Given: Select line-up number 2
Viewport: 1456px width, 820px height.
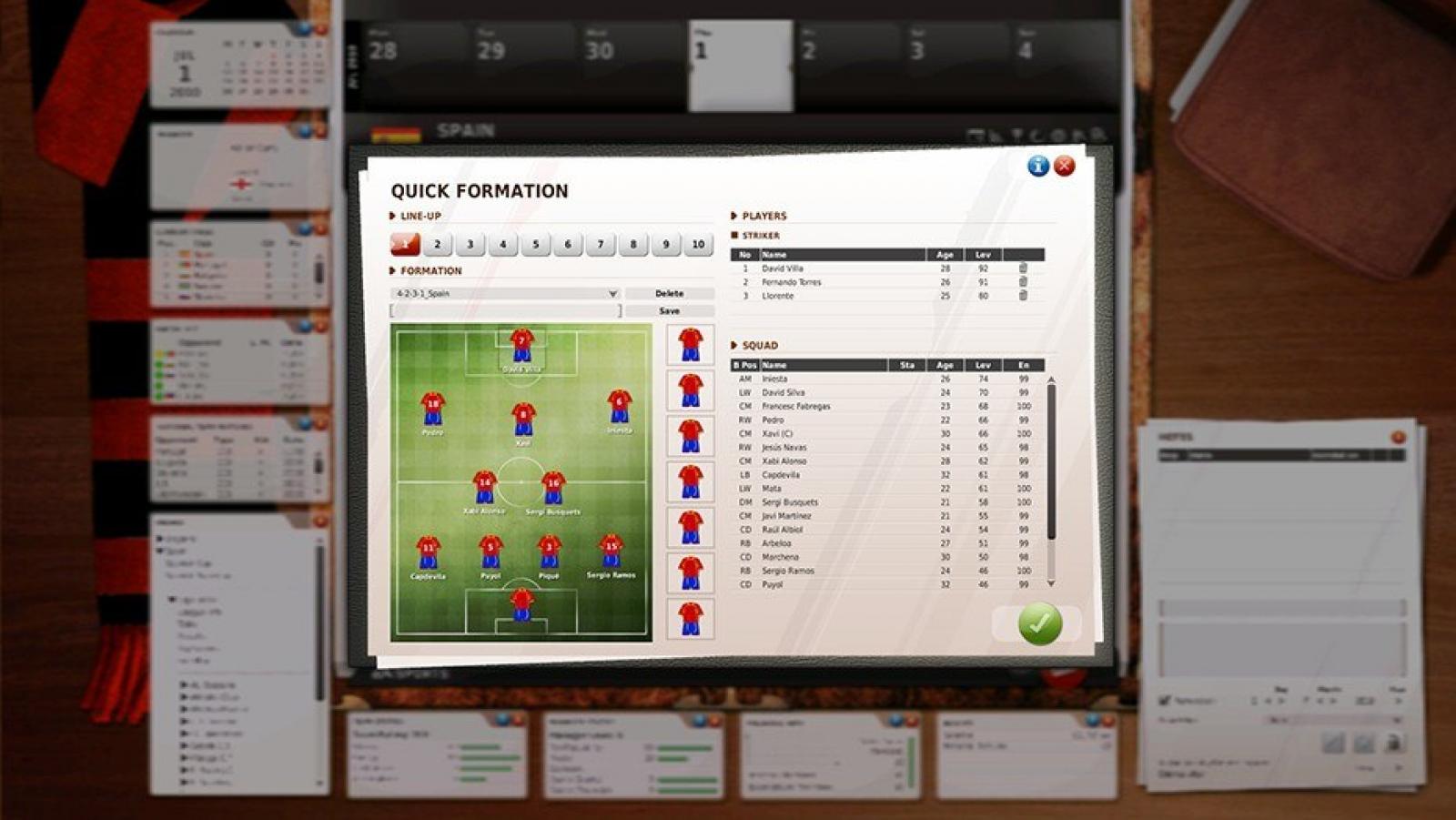Looking at the screenshot, I should [437, 244].
